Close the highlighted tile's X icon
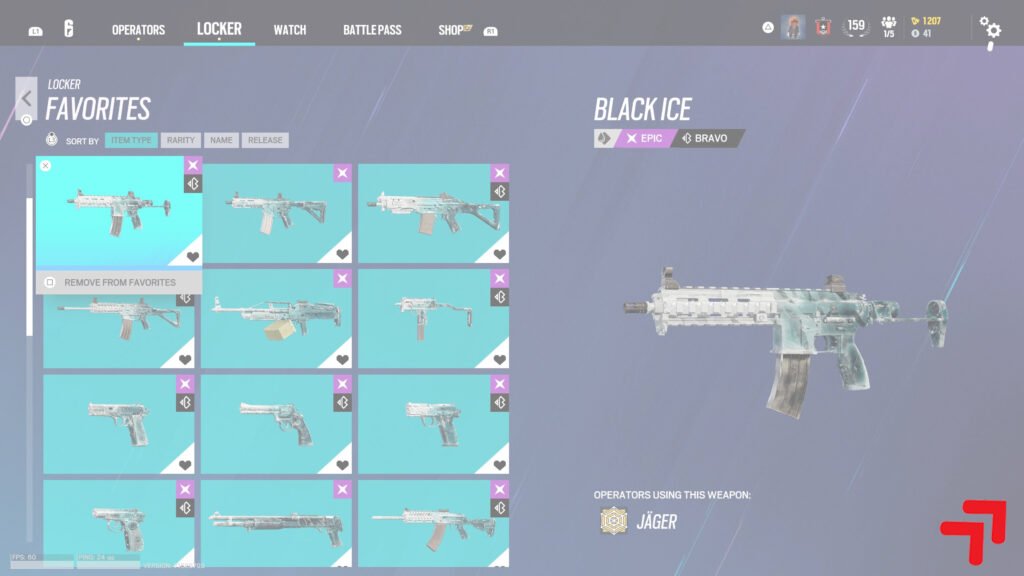The height and width of the screenshot is (576, 1024). point(46,166)
